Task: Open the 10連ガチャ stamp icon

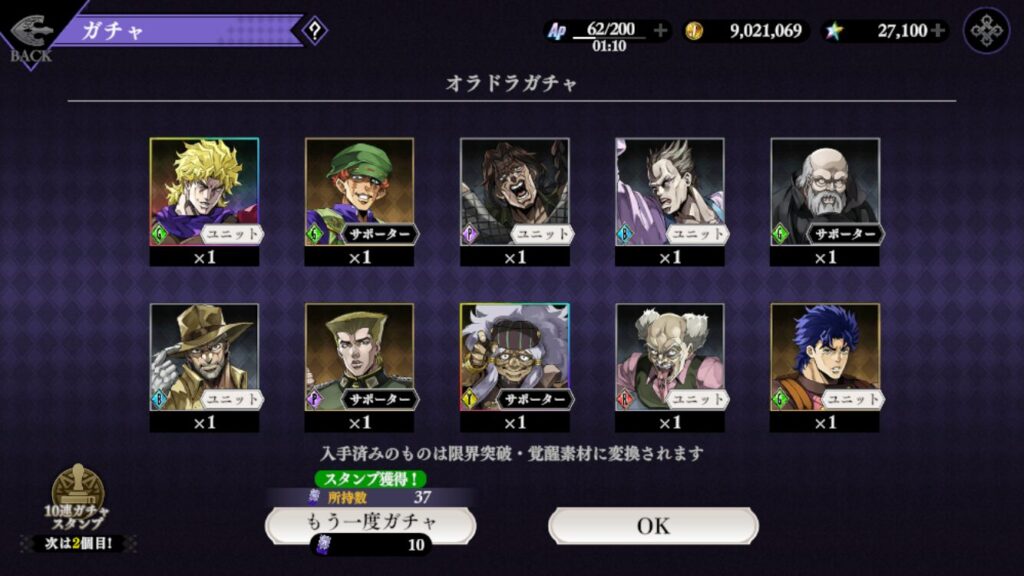Action: pos(78,498)
